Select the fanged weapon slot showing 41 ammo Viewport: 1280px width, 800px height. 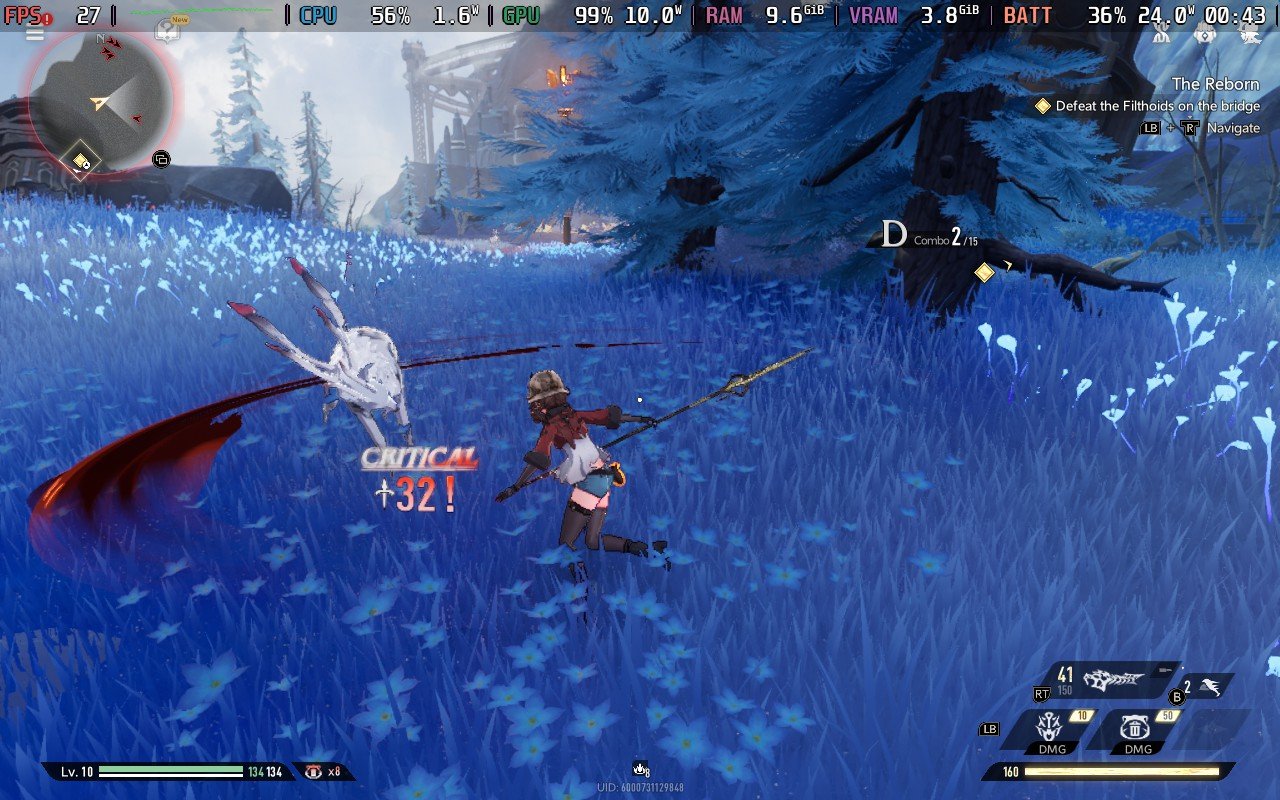[x=1112, y=678]
